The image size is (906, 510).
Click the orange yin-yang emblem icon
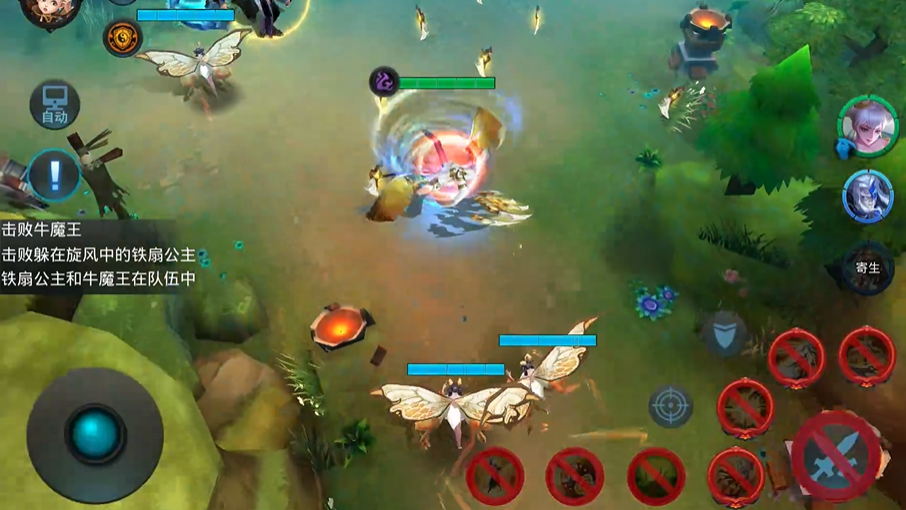(x=122, y=38)
